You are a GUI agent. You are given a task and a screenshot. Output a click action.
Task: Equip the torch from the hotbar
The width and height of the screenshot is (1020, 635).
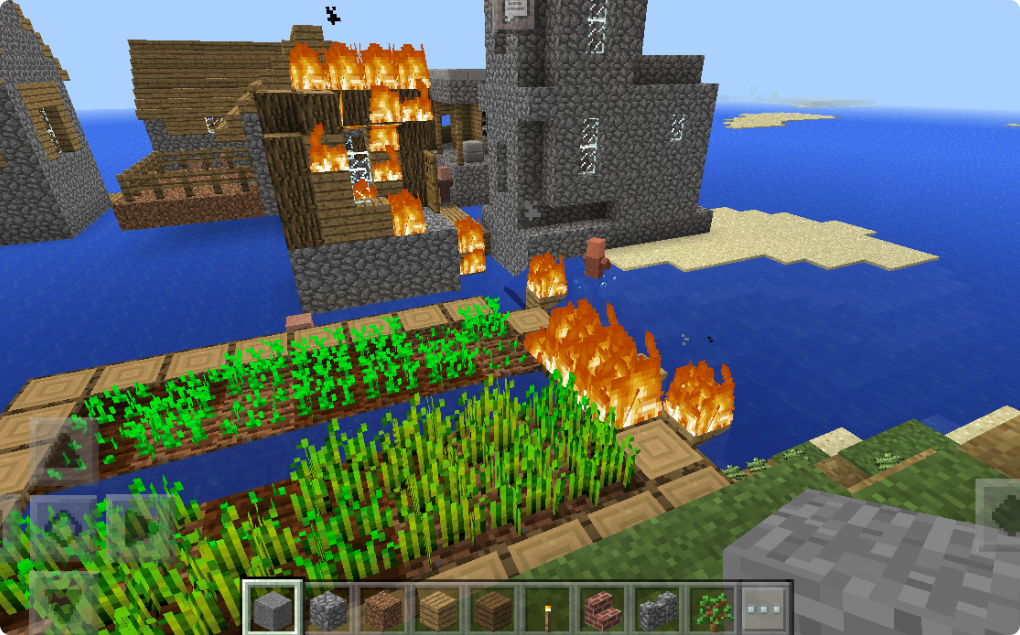pyautogui.click(x=549, y=607)
